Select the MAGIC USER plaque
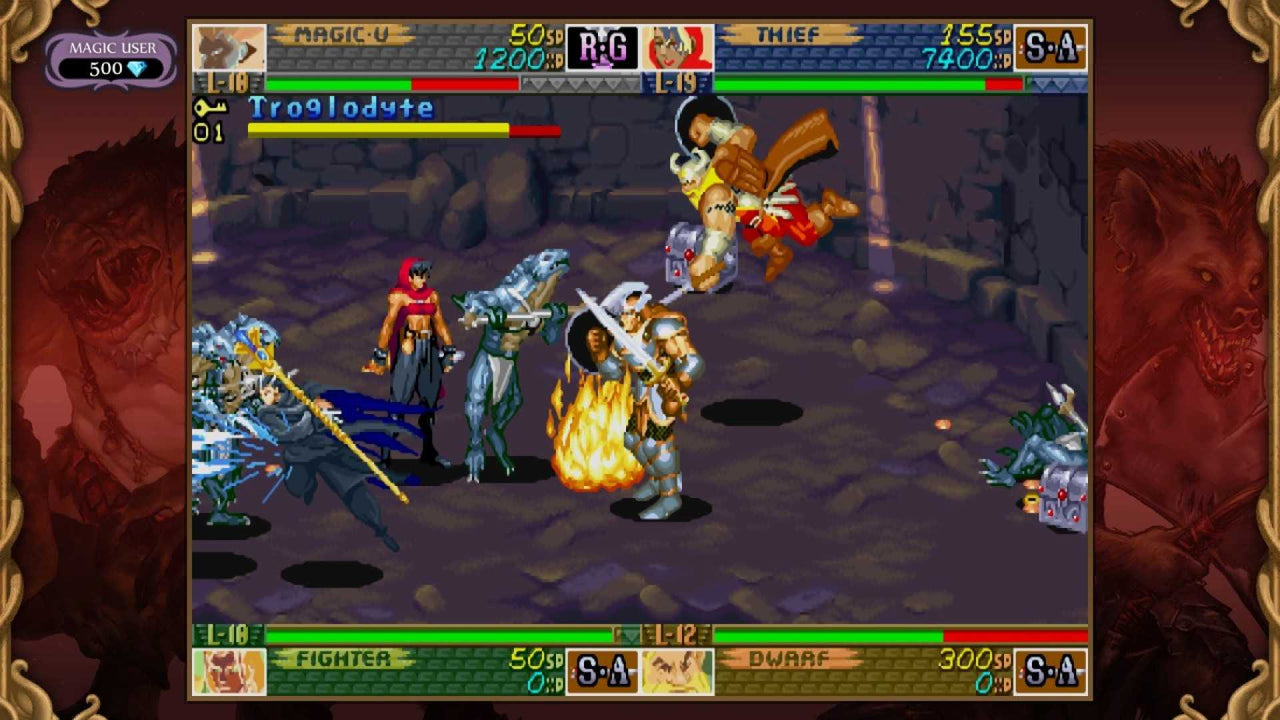Image resolution: width=1280 pixels, height=720 pixels. [x=113, y=47]
